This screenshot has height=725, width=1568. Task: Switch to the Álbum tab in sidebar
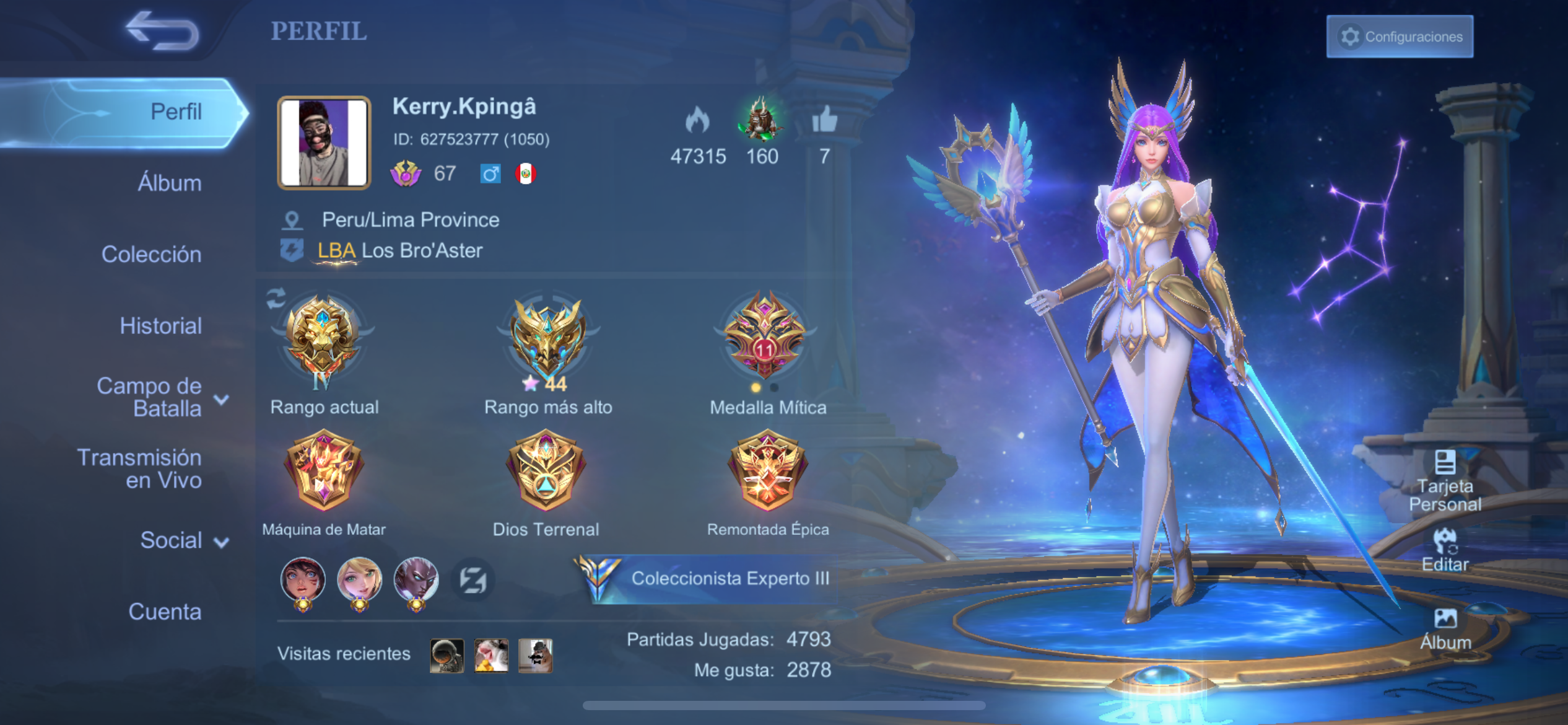pyautogui.click(x=169, y=183)
